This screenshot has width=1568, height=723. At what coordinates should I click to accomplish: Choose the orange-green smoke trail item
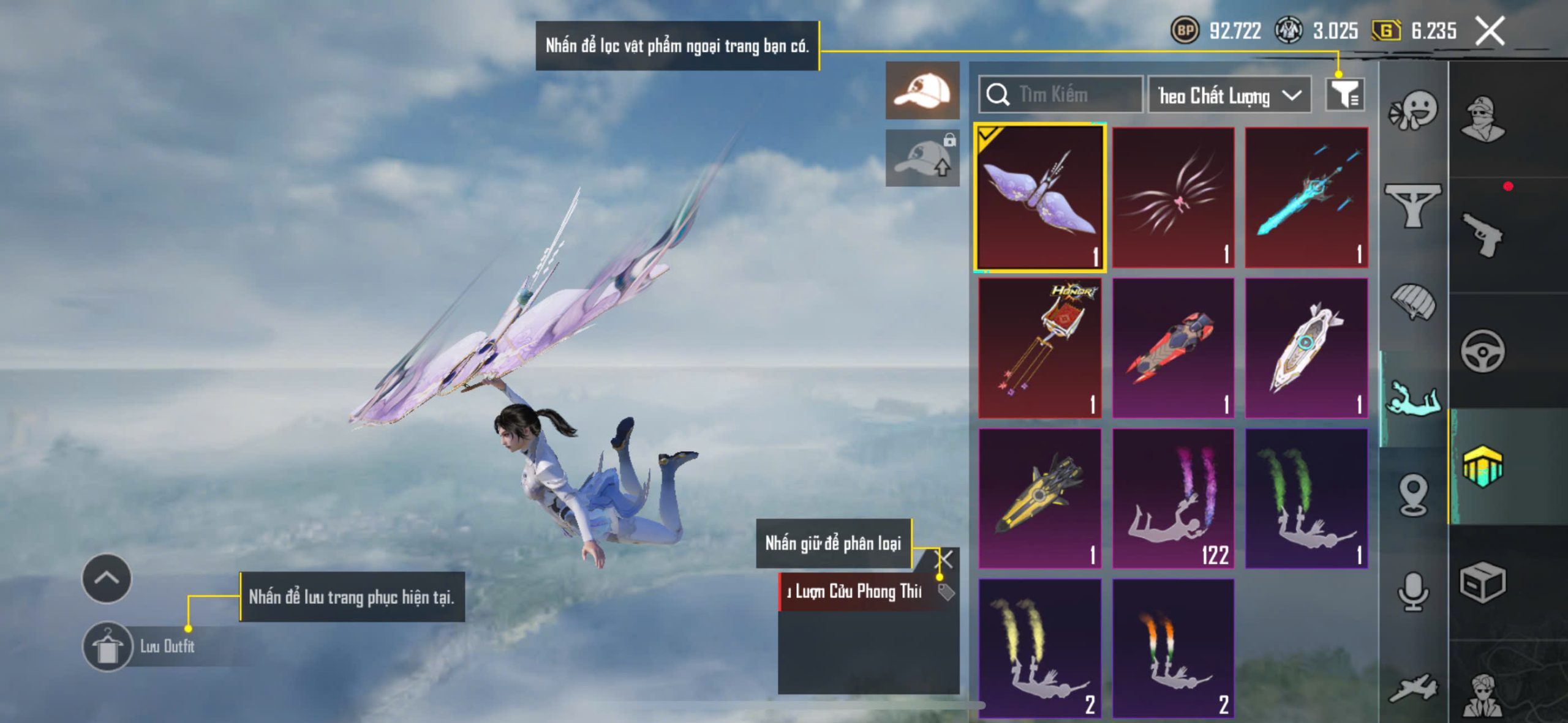click(x=1173, y=648)
